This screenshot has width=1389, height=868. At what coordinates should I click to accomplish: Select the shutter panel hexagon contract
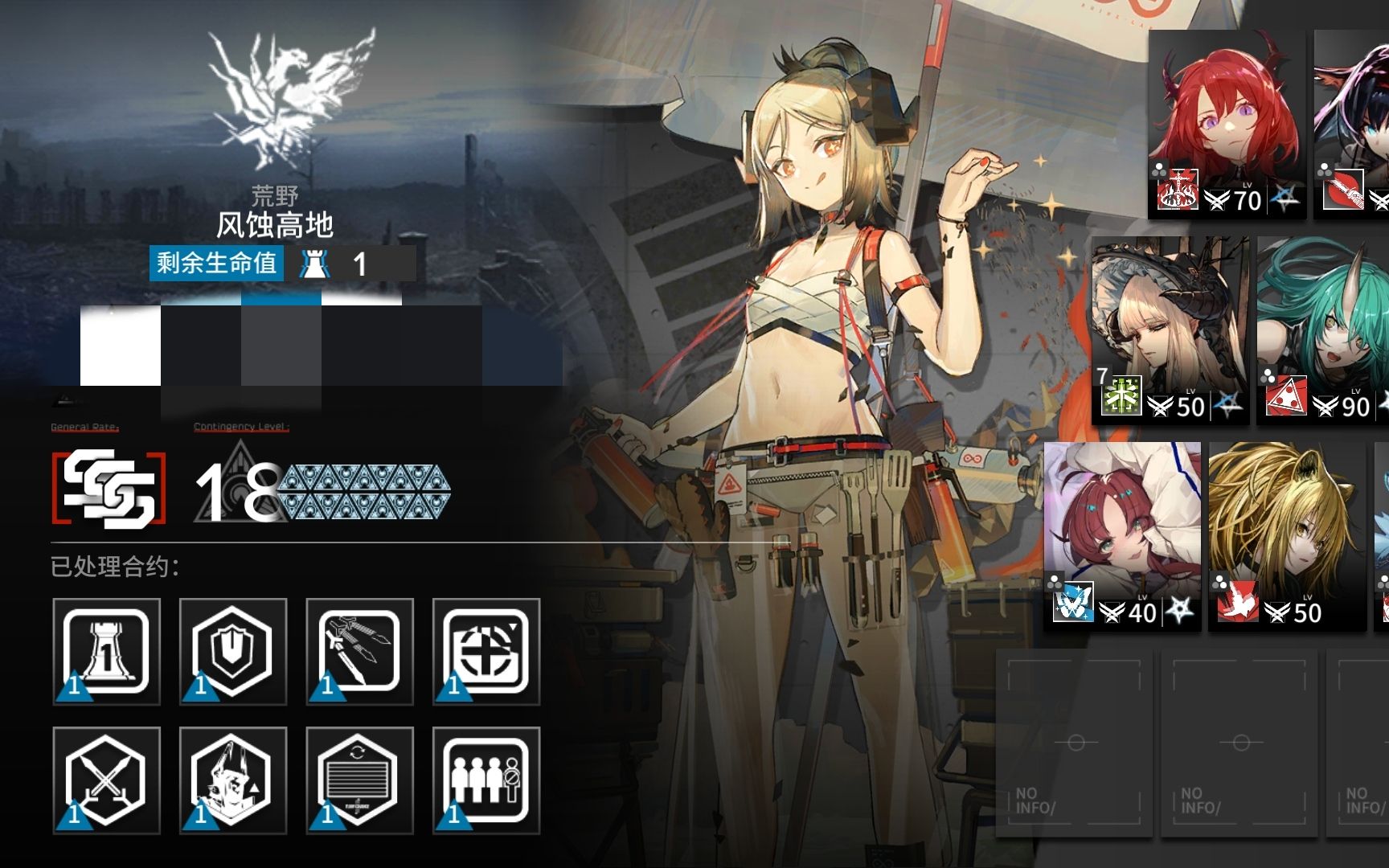click(x=359, y=780)
